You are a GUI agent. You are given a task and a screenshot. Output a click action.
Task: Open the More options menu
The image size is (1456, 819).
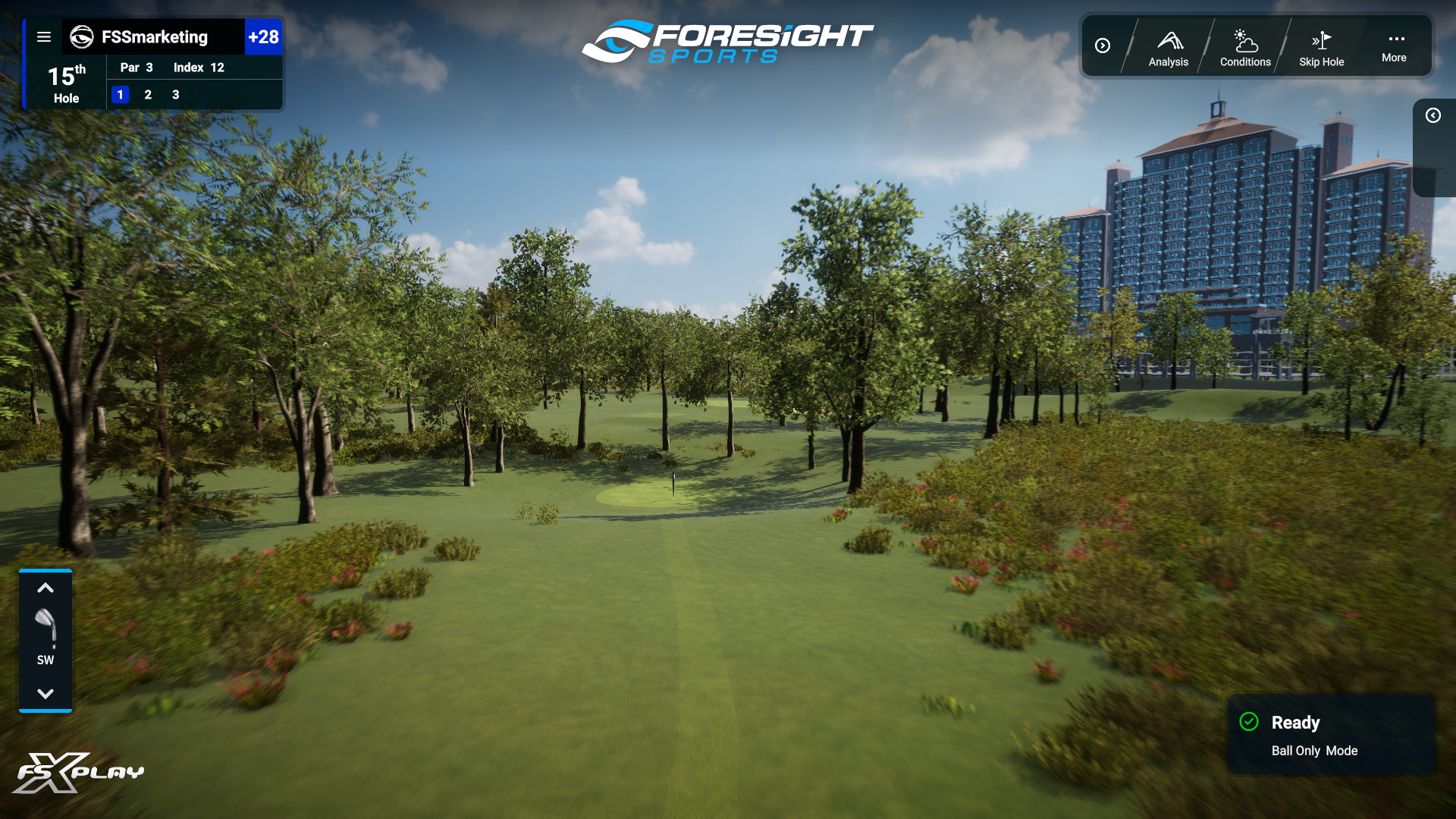pos(1394,45)
